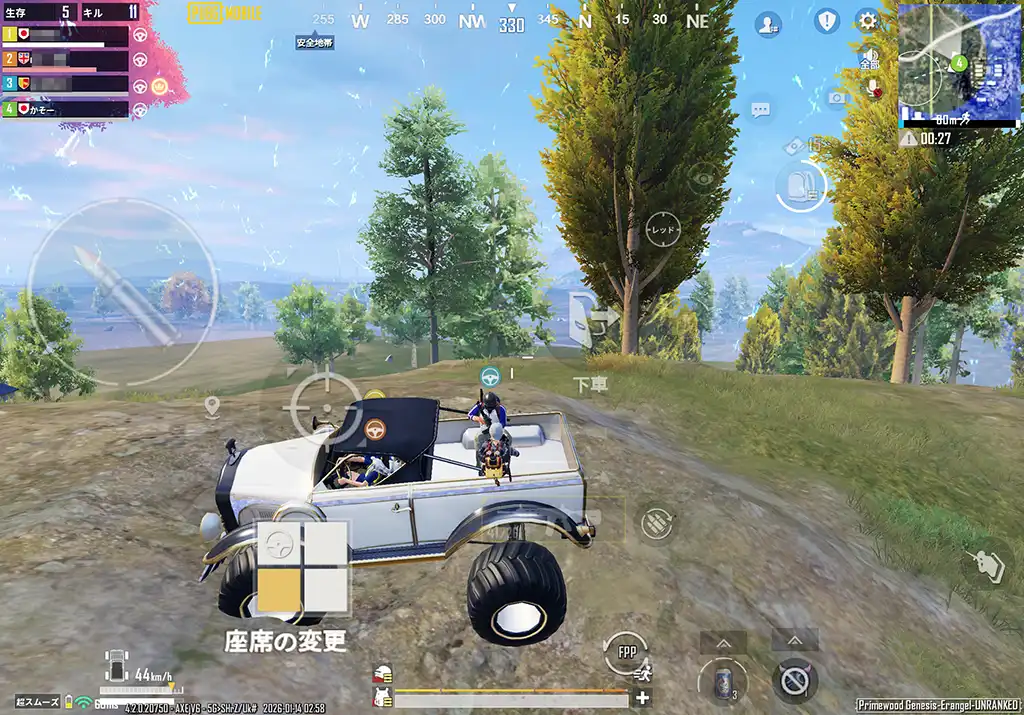Tap the shield report icon

pos(826,21)
